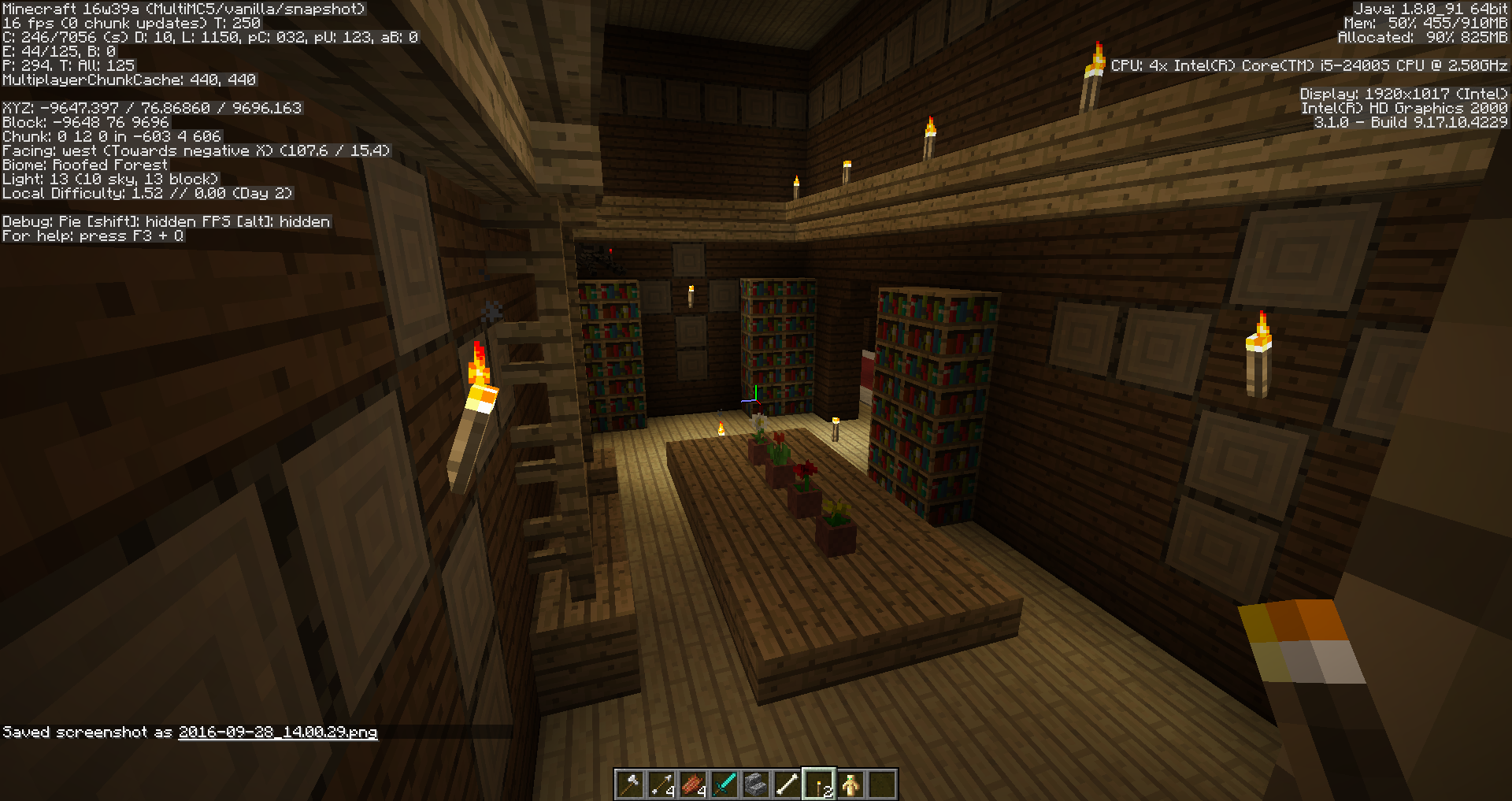Click the 'Local Difficulty' debug line
This screenshot has height=801, width=1512.
pyautogui.click(x=146, y=193)
